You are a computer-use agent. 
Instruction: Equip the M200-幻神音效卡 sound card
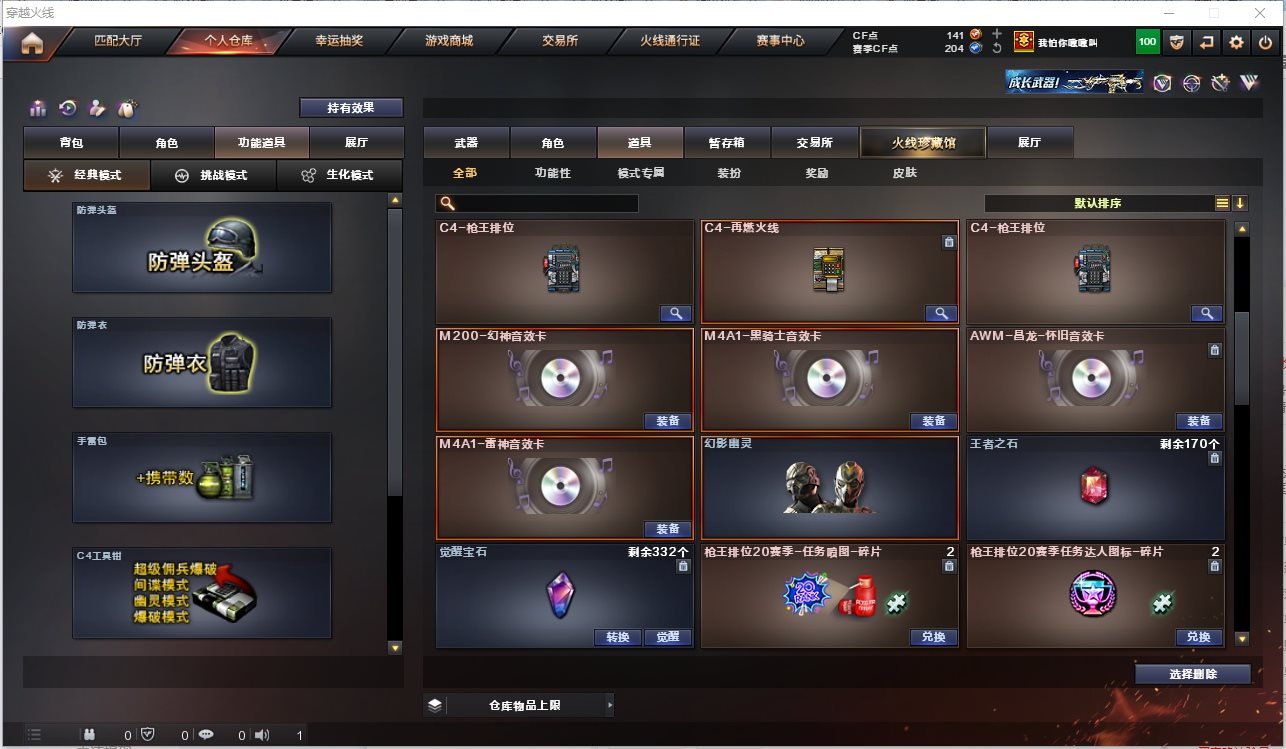(x=667, y=421)
